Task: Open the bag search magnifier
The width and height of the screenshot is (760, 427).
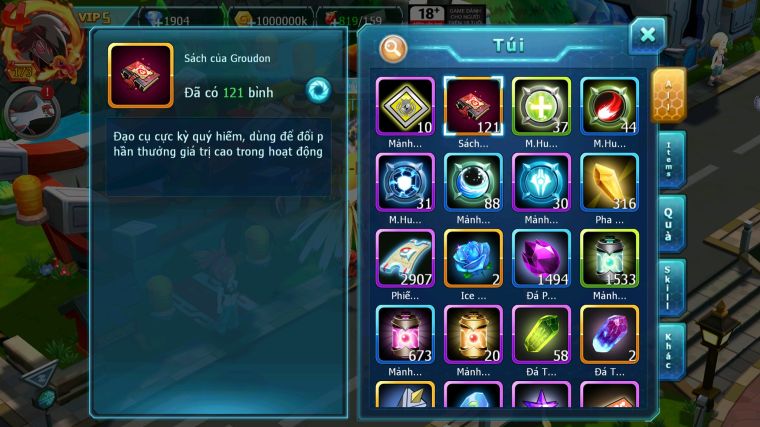Action: click(393, 47)
